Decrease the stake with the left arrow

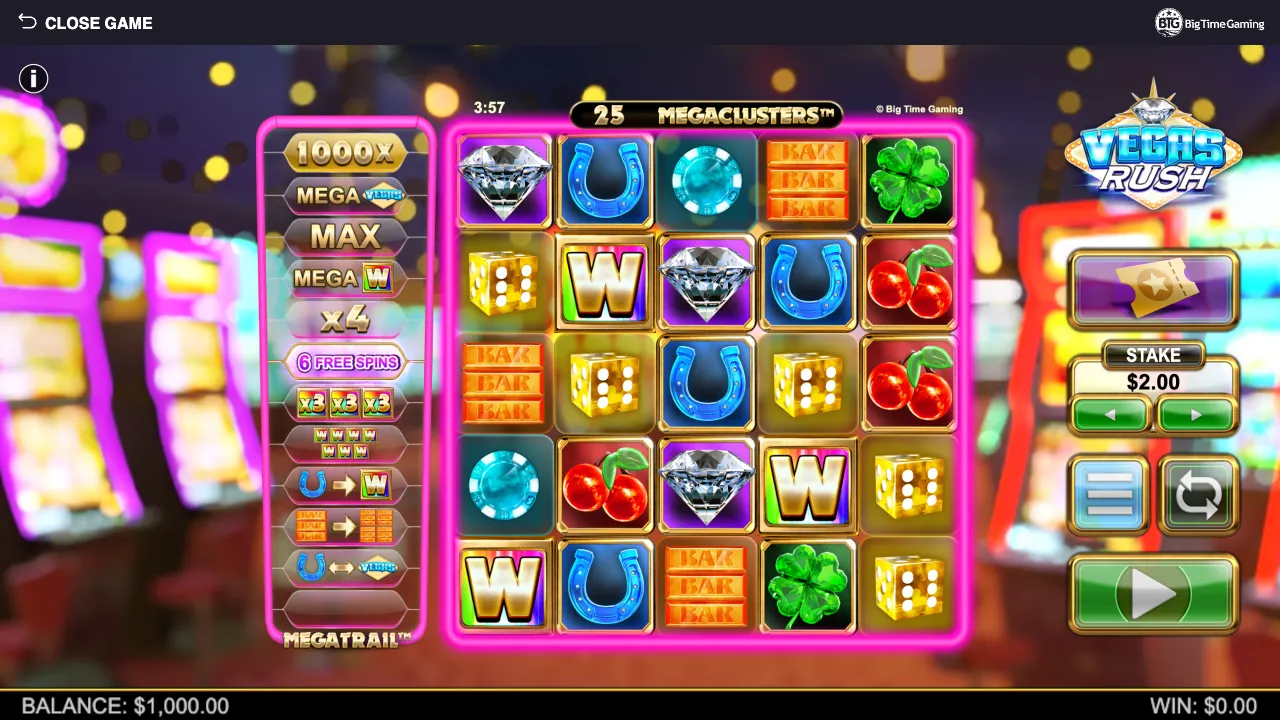(1110, 413)
